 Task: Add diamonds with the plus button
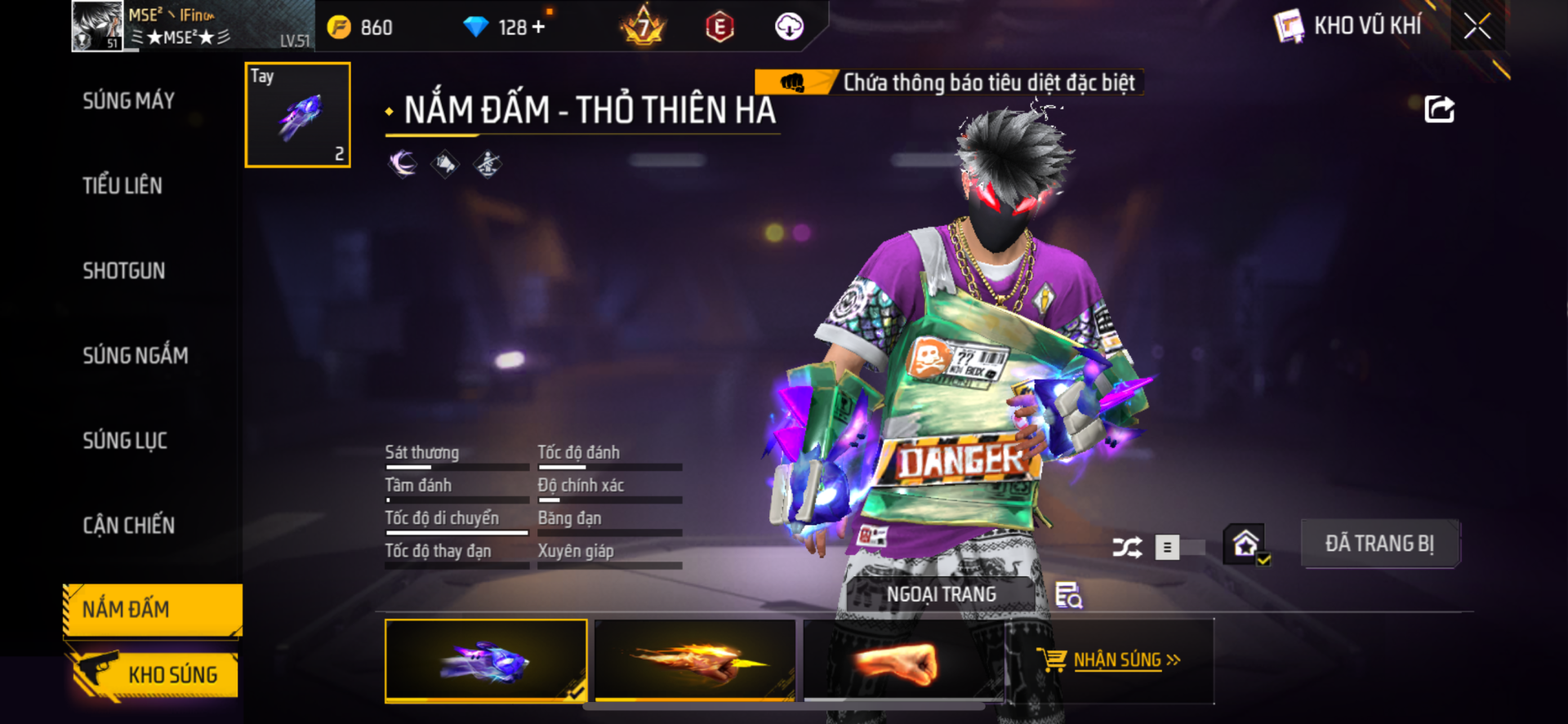(x=538, y=27)
